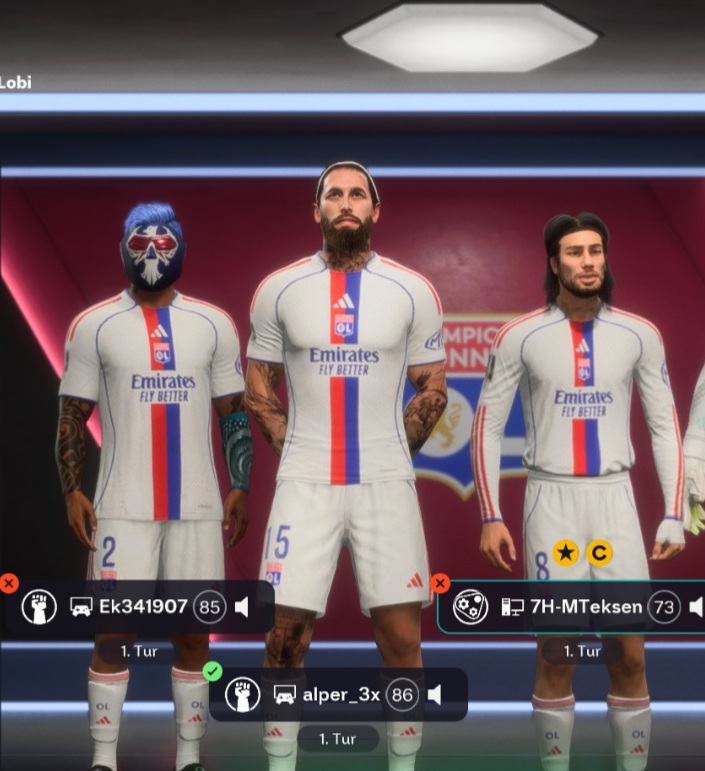Select the 7H-MTeksen player plate

[571, 607]
